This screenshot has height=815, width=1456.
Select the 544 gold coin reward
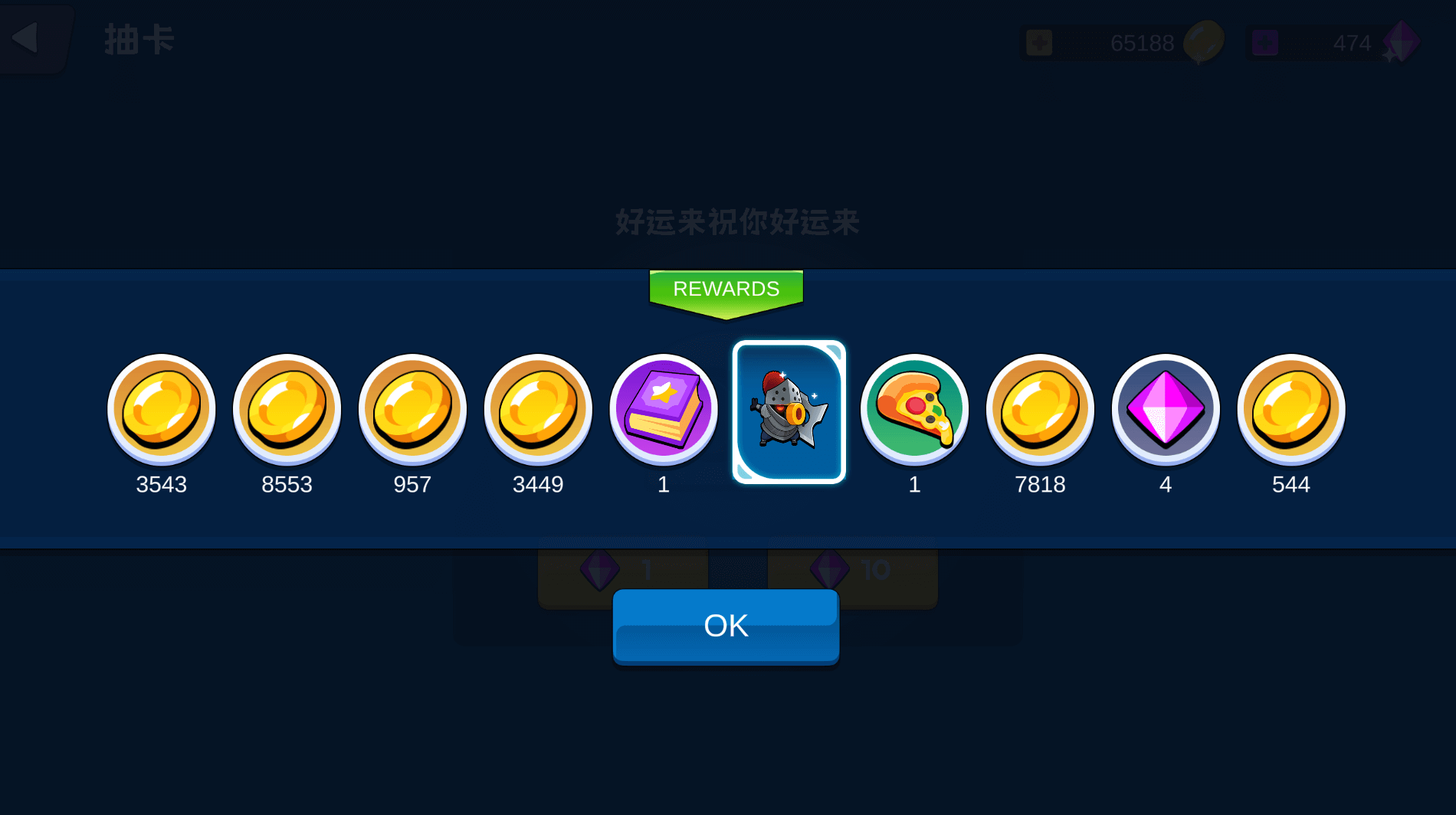(x=1290, y=410)
